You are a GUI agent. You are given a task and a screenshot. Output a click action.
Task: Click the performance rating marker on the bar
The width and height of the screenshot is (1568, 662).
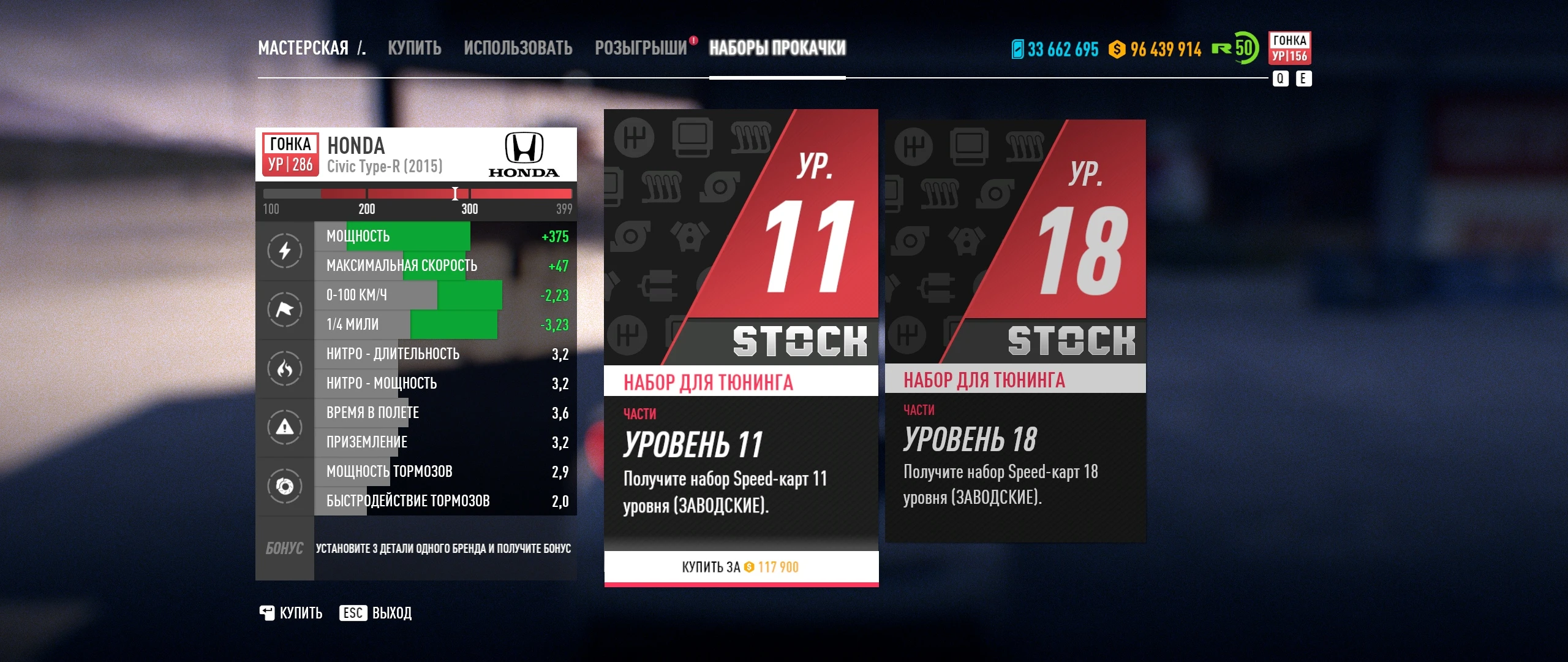click(x=456, y=194)
